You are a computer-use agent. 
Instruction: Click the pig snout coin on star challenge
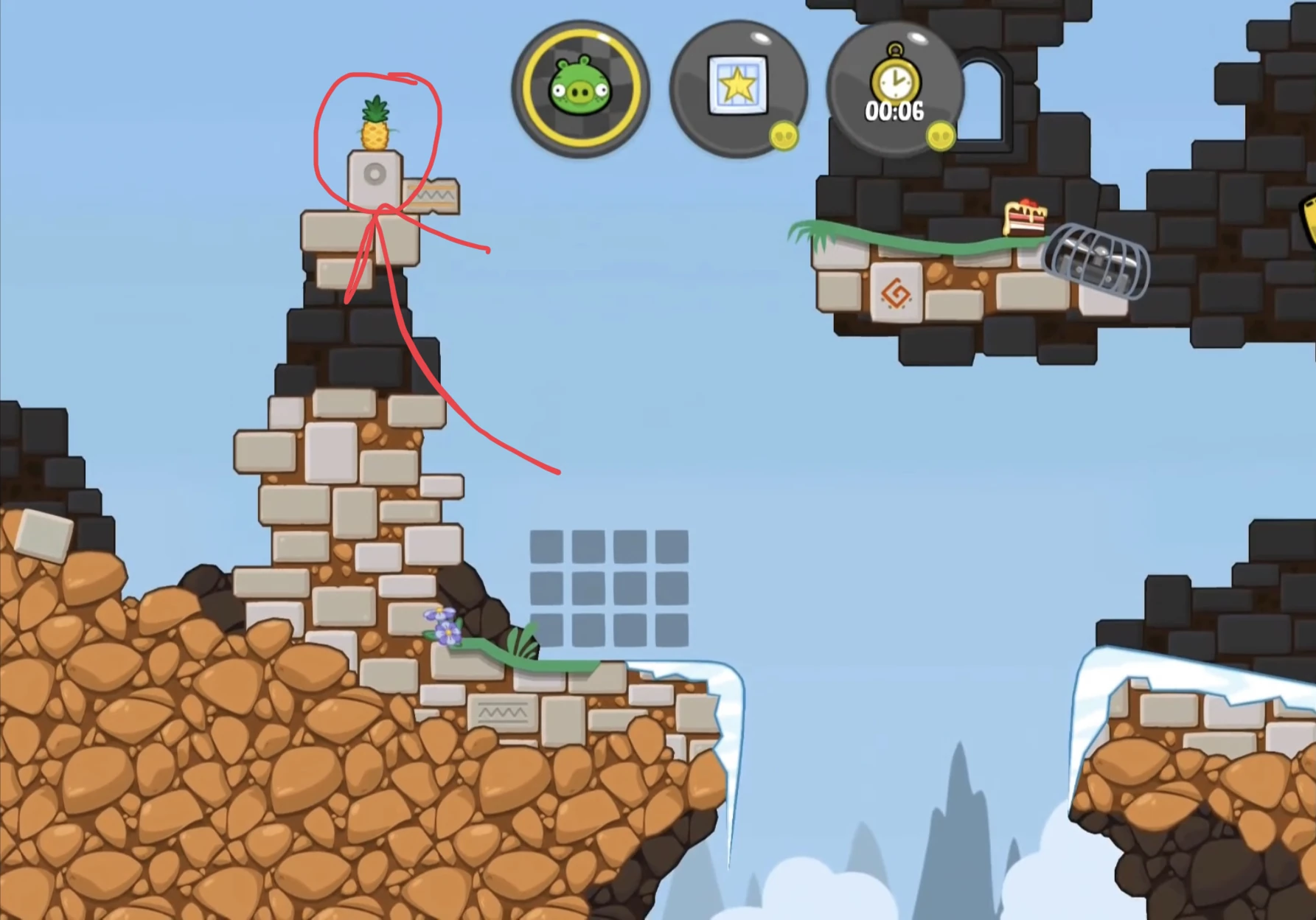pos(784,136)
